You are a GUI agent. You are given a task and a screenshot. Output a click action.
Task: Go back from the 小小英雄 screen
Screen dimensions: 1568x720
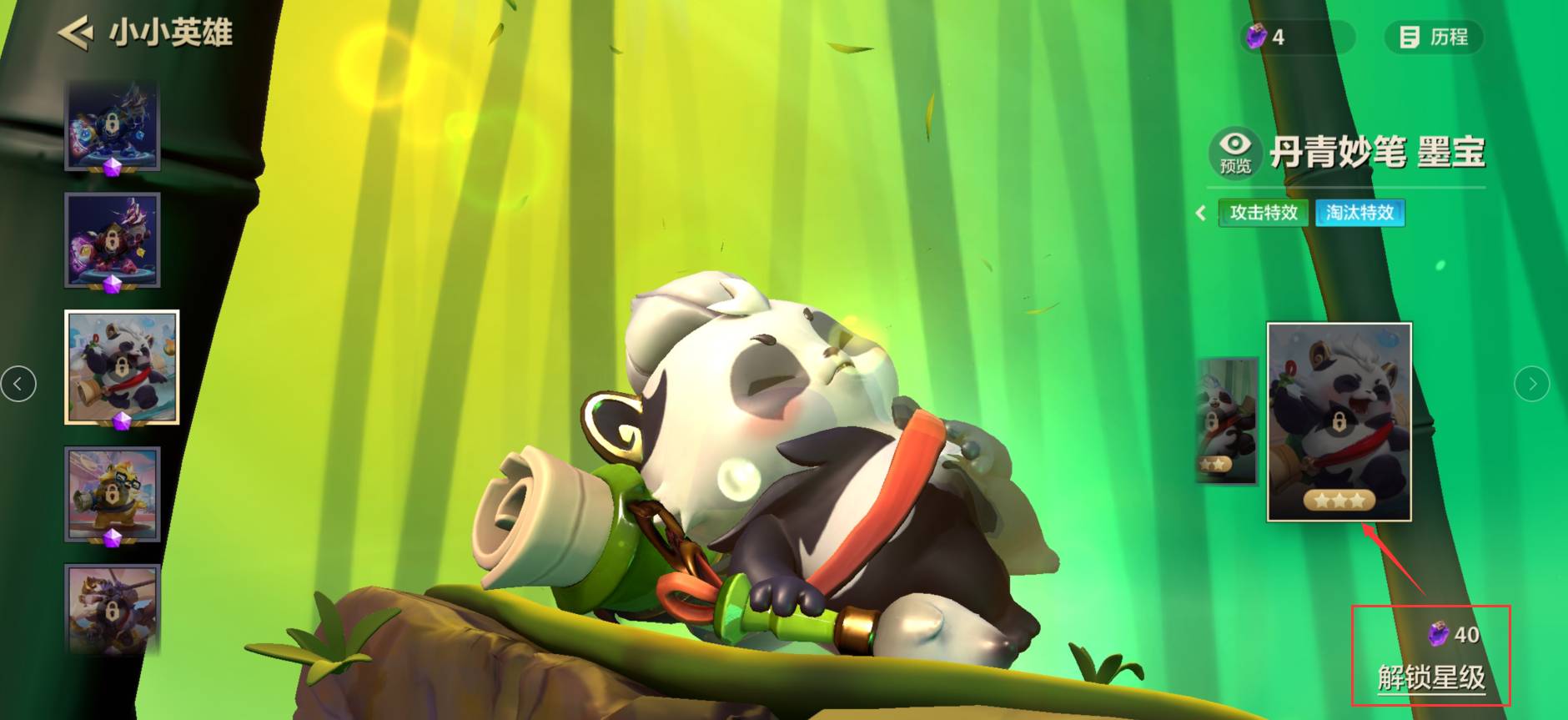pos(75,33)
